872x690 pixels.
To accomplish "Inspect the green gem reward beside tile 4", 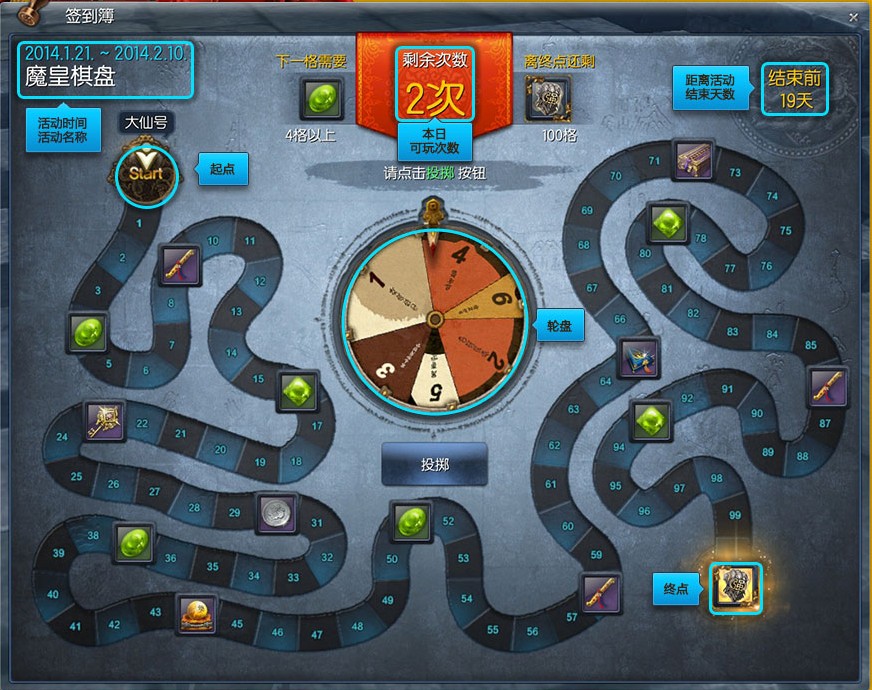I will pyautogui.click(x=88, y=332).
